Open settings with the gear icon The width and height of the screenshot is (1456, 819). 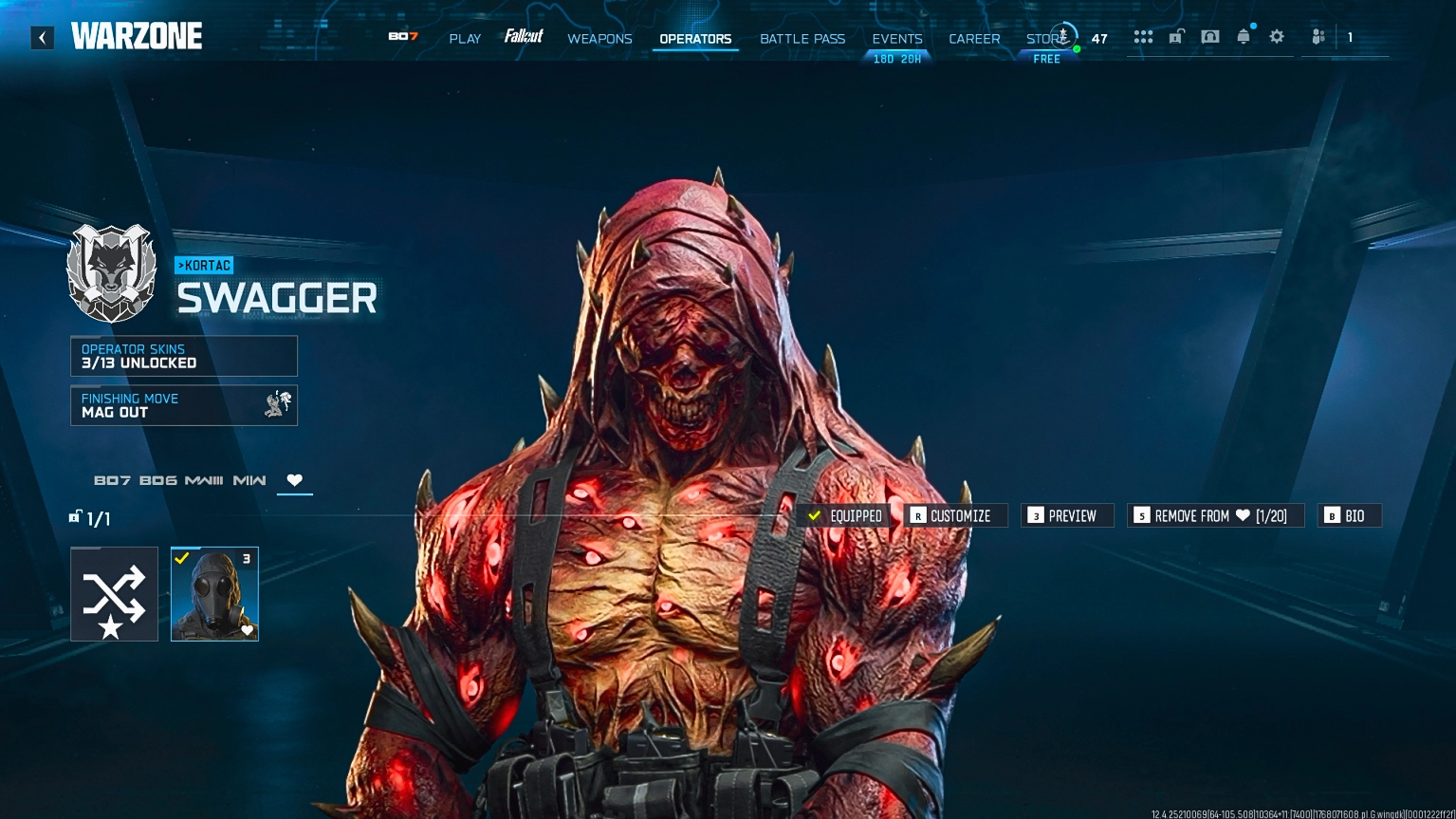click(x=1276, y=36)
